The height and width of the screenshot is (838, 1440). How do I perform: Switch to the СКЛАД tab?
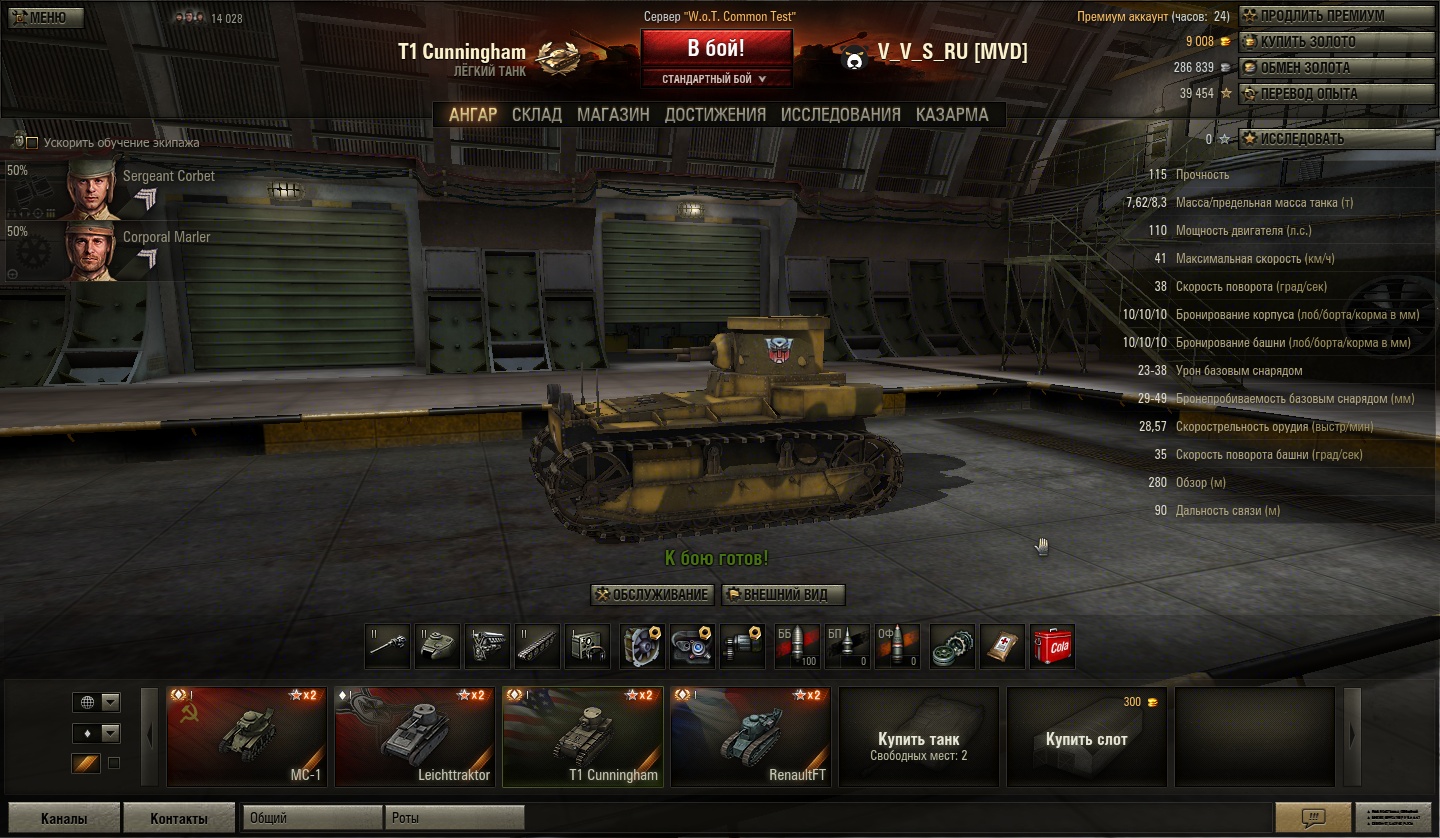tap(537, 115)
